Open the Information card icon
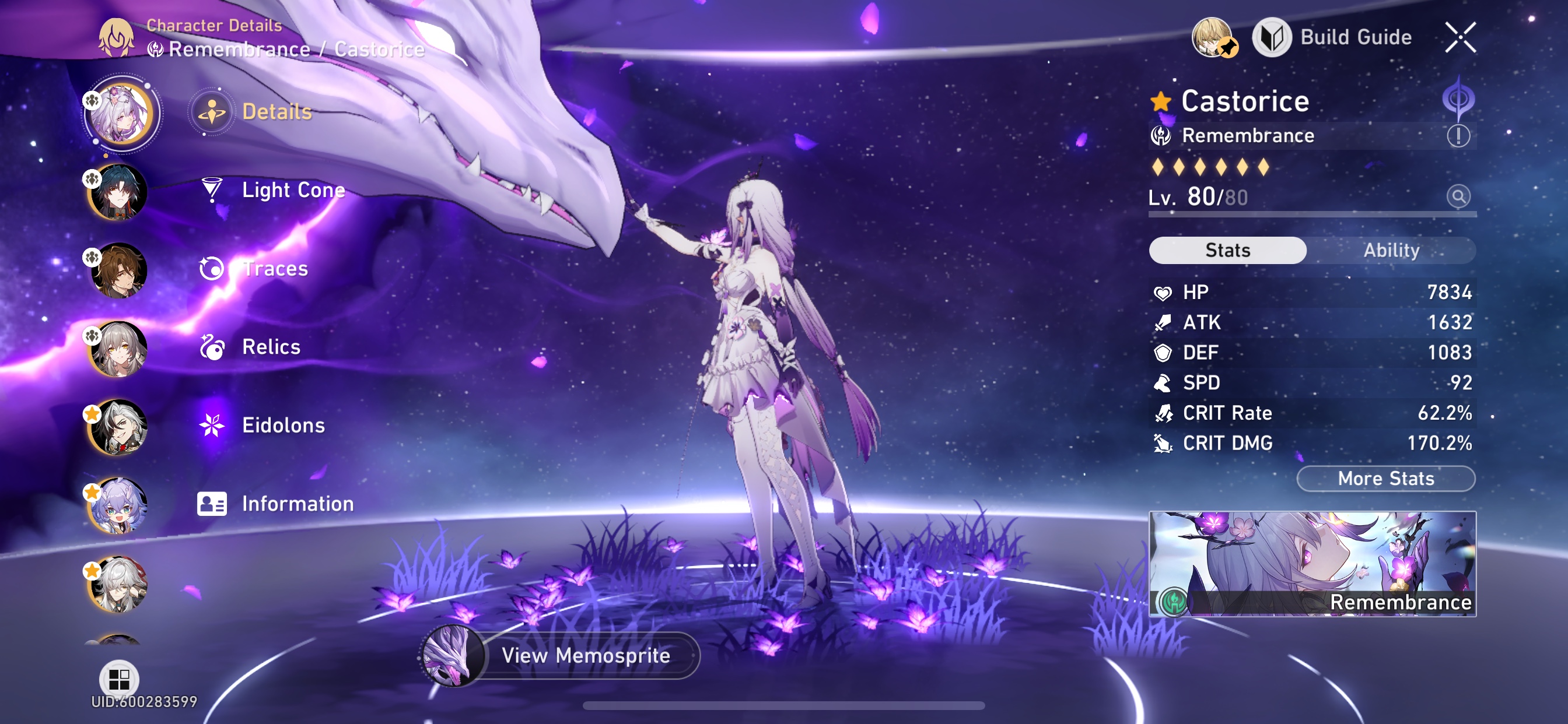 [211, 503]
